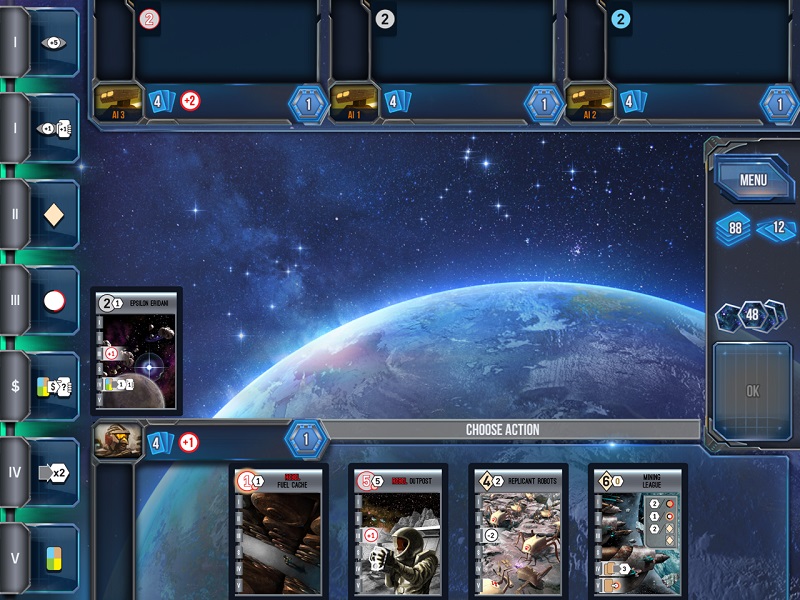Pick the Replicant Robots card
Screen dimensions: 800x600
pyautogui.click(x=519, y=532)
